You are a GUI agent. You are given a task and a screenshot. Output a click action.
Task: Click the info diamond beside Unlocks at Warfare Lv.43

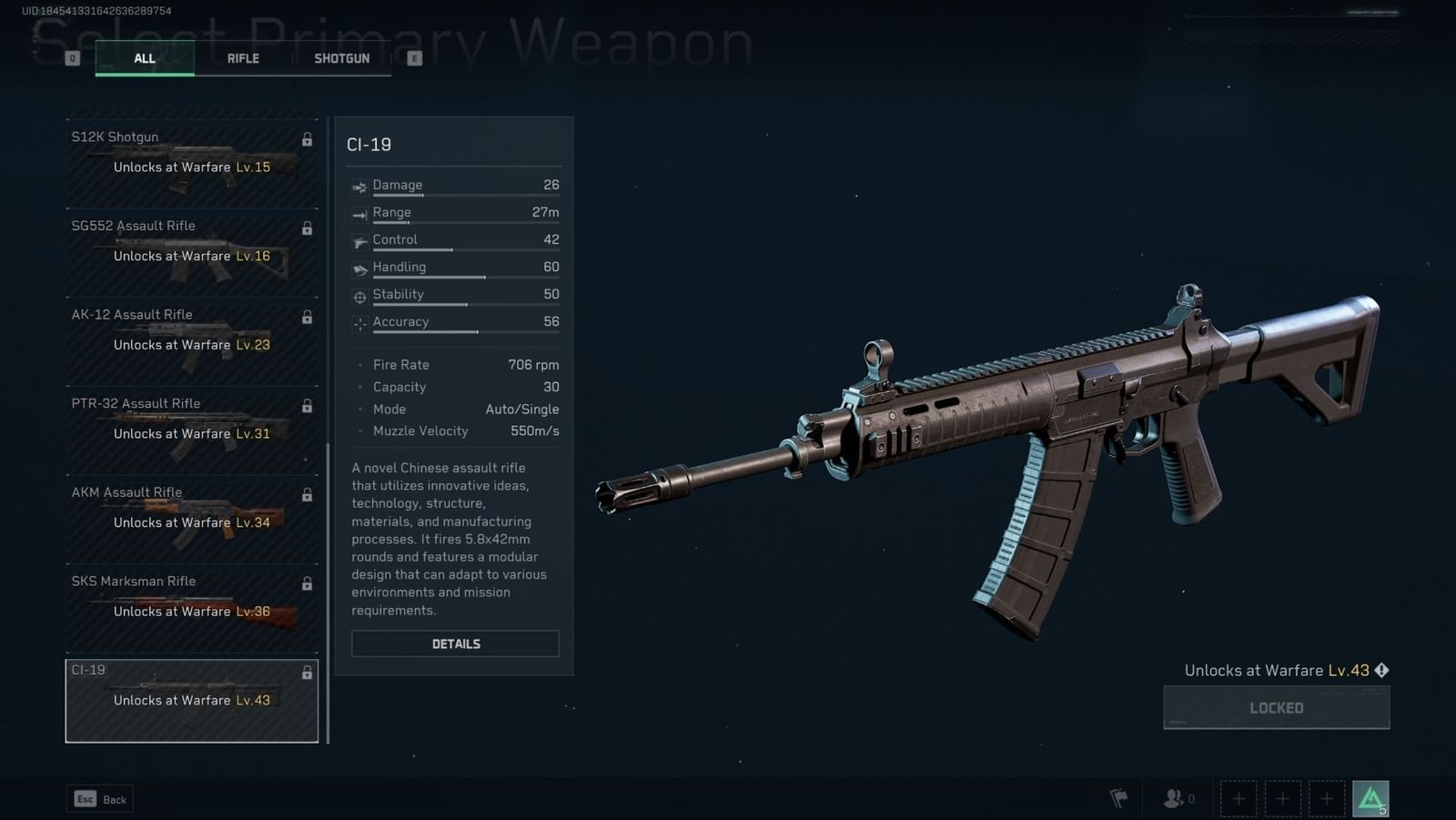pos(1381,670)
